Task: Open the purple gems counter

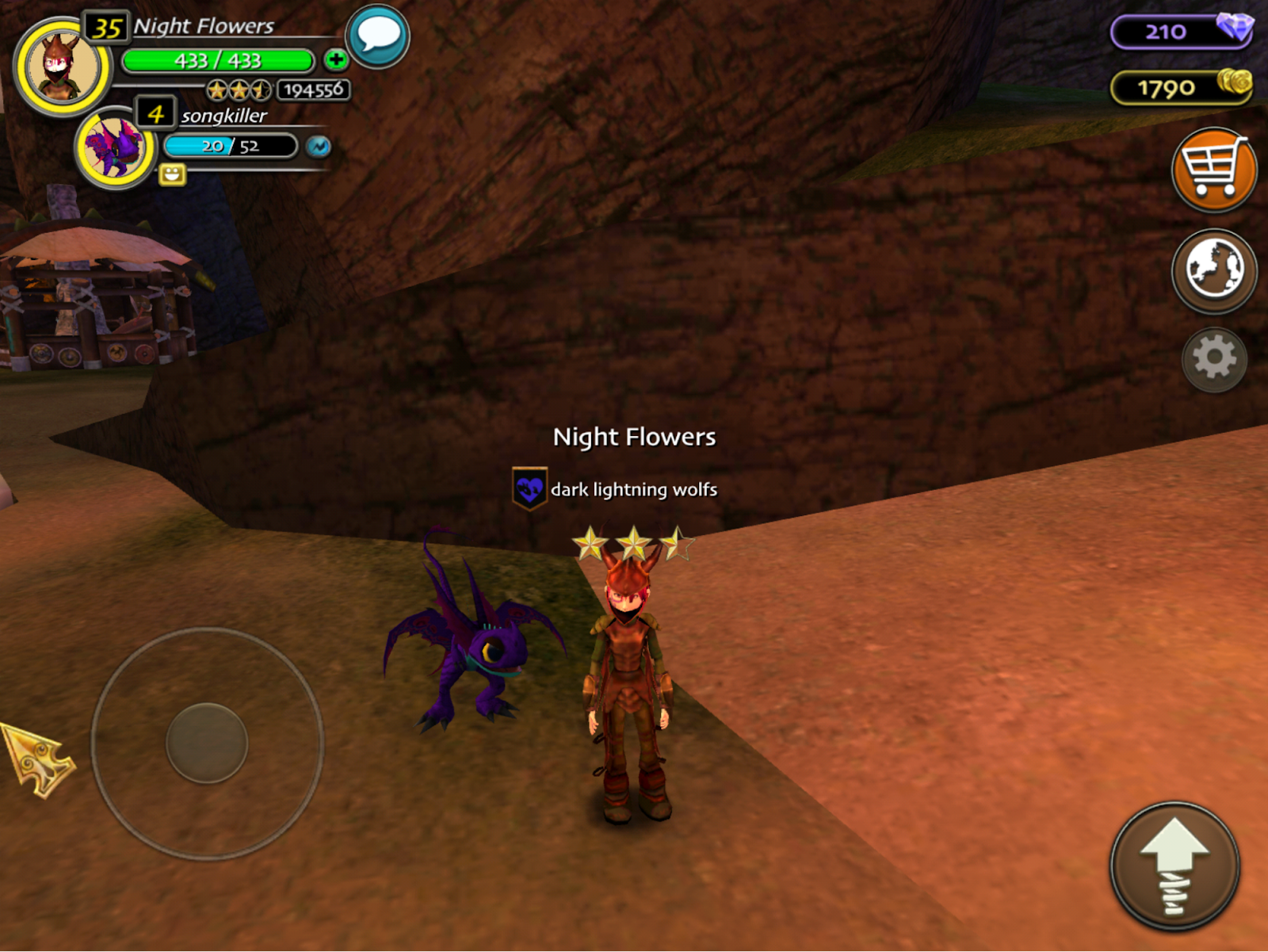Action: pyautogui.click(x=1180, y=32)
